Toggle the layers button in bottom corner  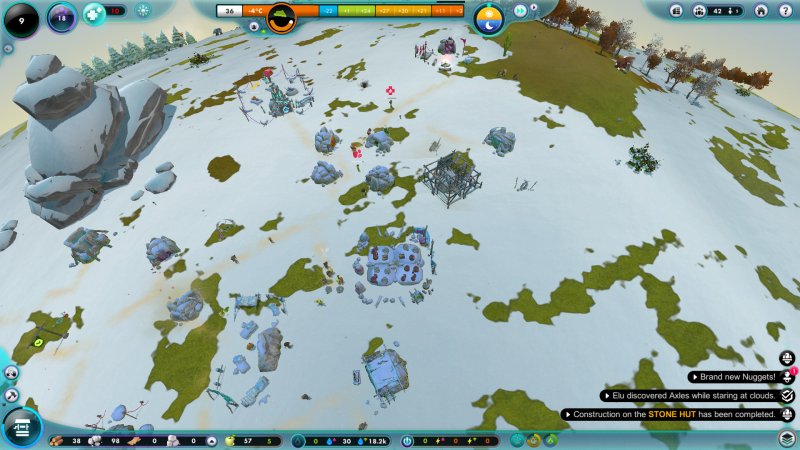click(x=788, y=438)
